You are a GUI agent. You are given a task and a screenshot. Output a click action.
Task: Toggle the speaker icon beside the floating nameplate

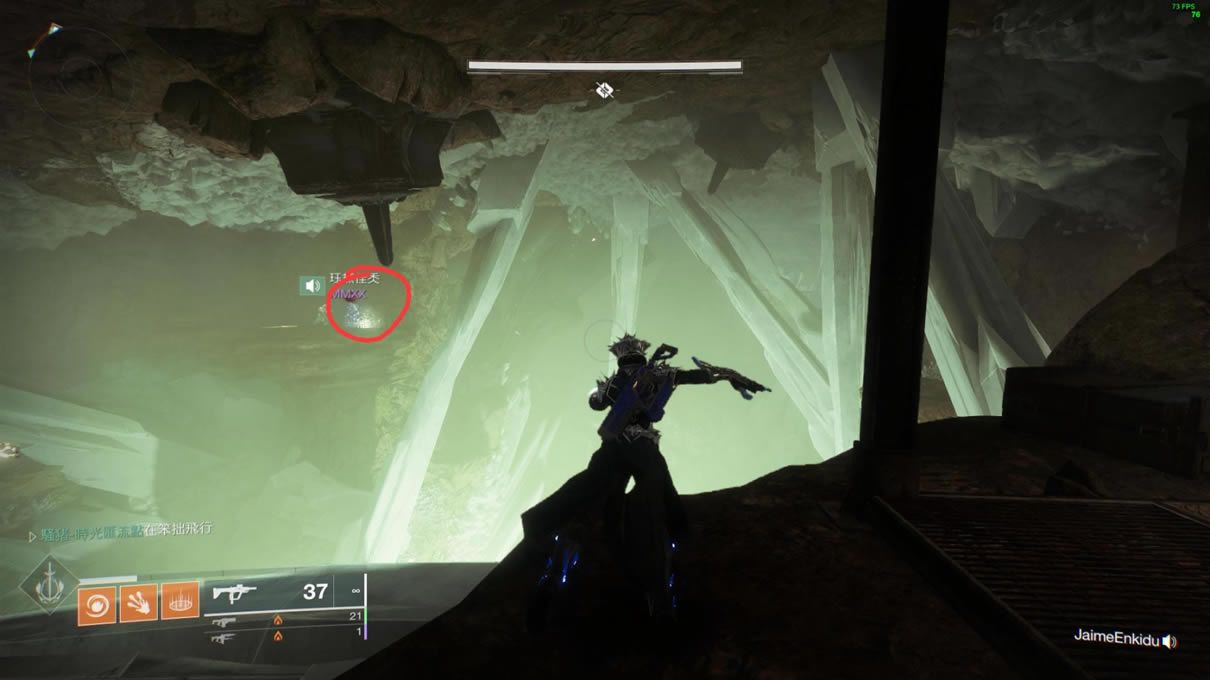[x=313, y=286]
